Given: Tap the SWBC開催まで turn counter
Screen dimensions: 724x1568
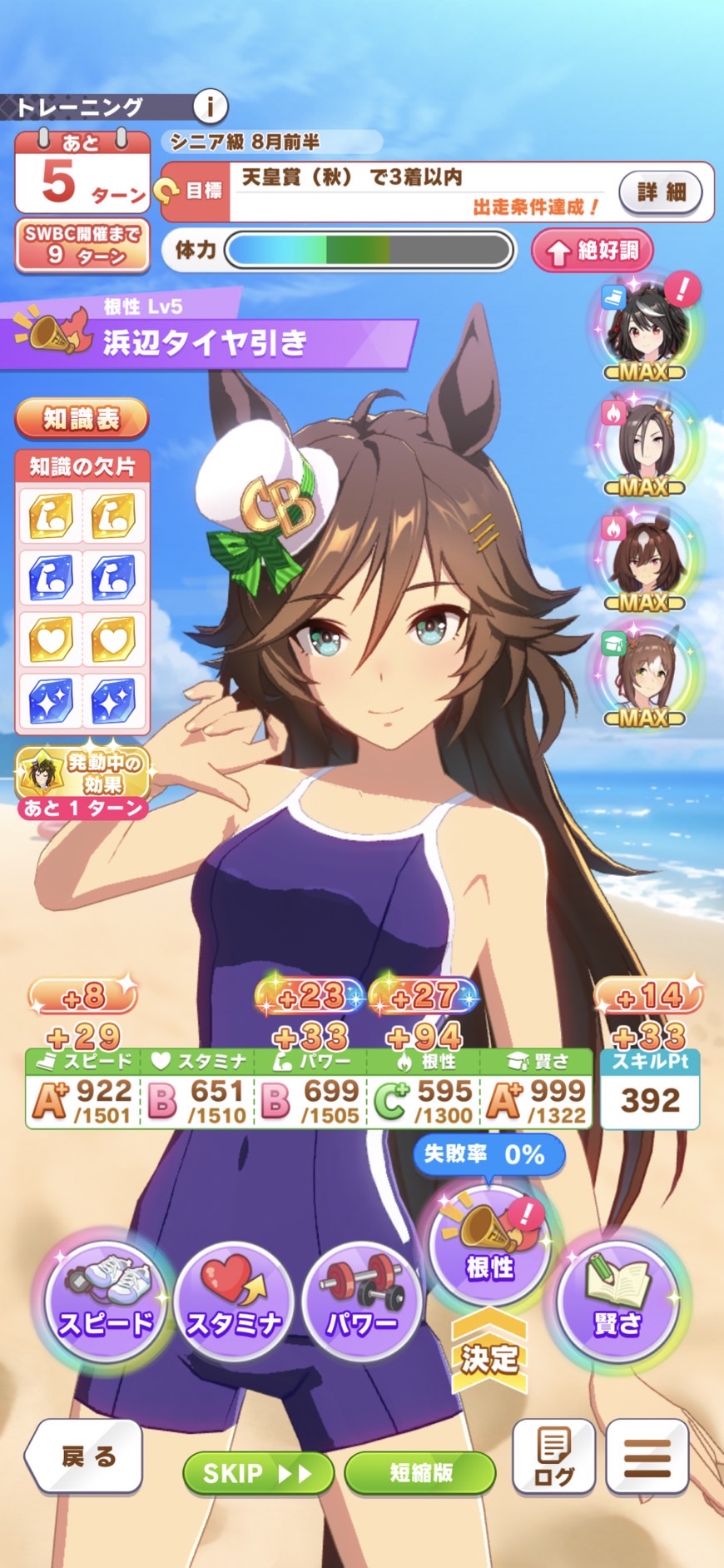Looking at the screenshot, I should 82,246.
